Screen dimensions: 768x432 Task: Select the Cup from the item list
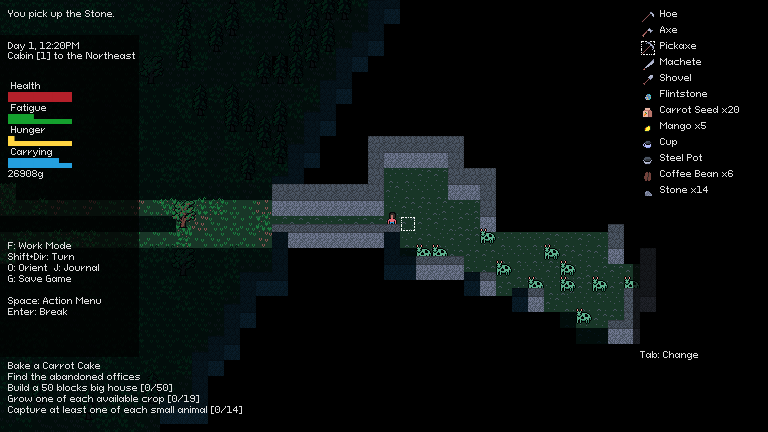(x=668, y=142)
